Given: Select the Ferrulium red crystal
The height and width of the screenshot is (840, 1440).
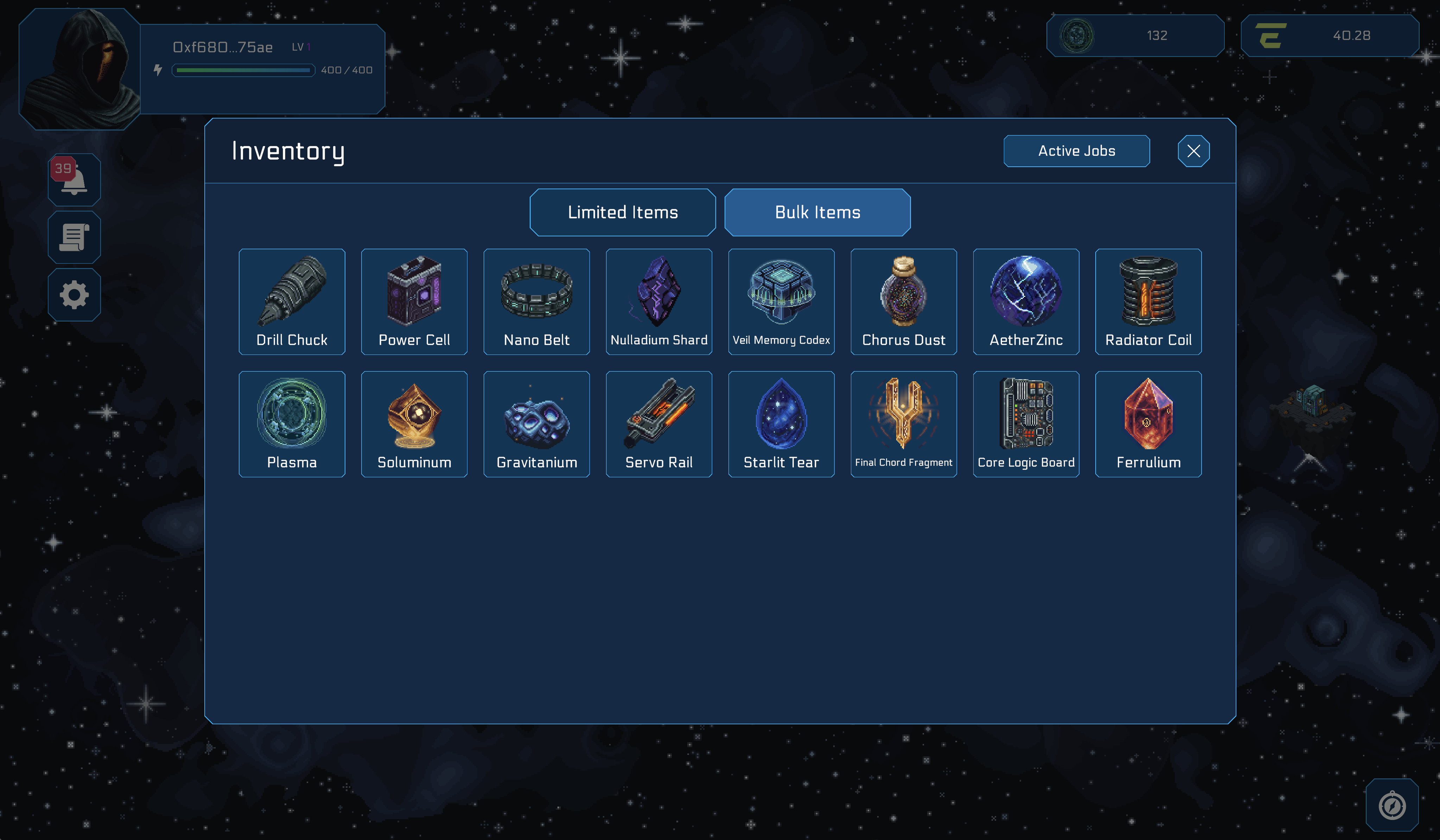Looking at the screenshot, I should click(x=1148, y=424).
